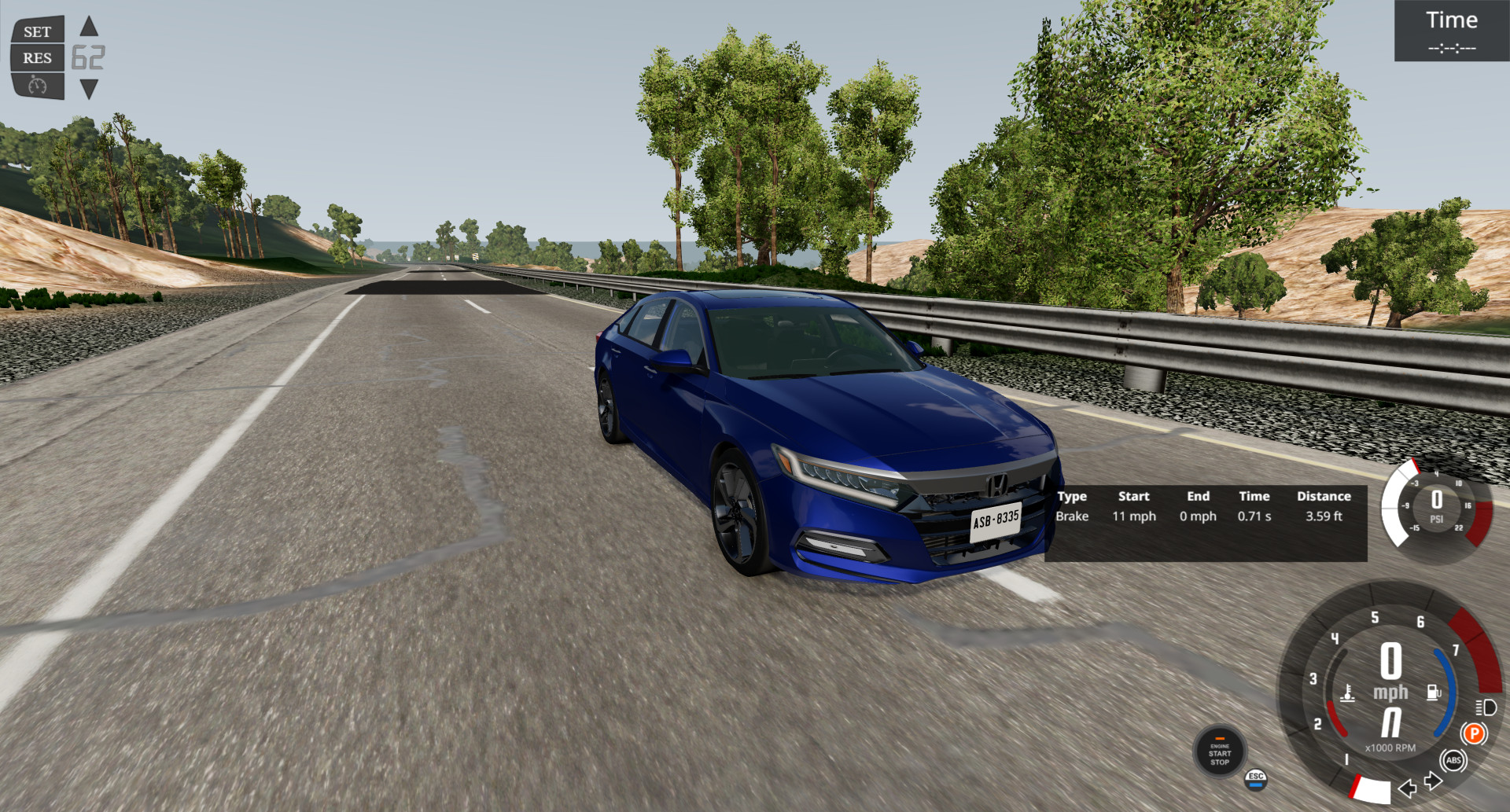This screenshot has width=1510, height=812.
Task: Toggle the ABS indicator light
Action: (x=1454, y=761)
